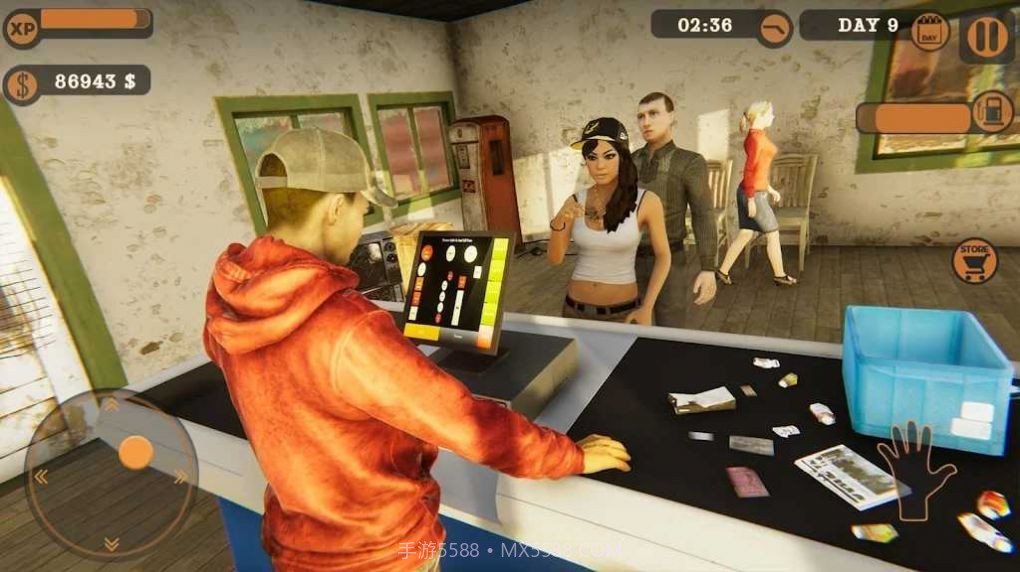The height and width of the screenshot is (572, 1020).
Task: Pause the game
Action: tap(986, 35)
